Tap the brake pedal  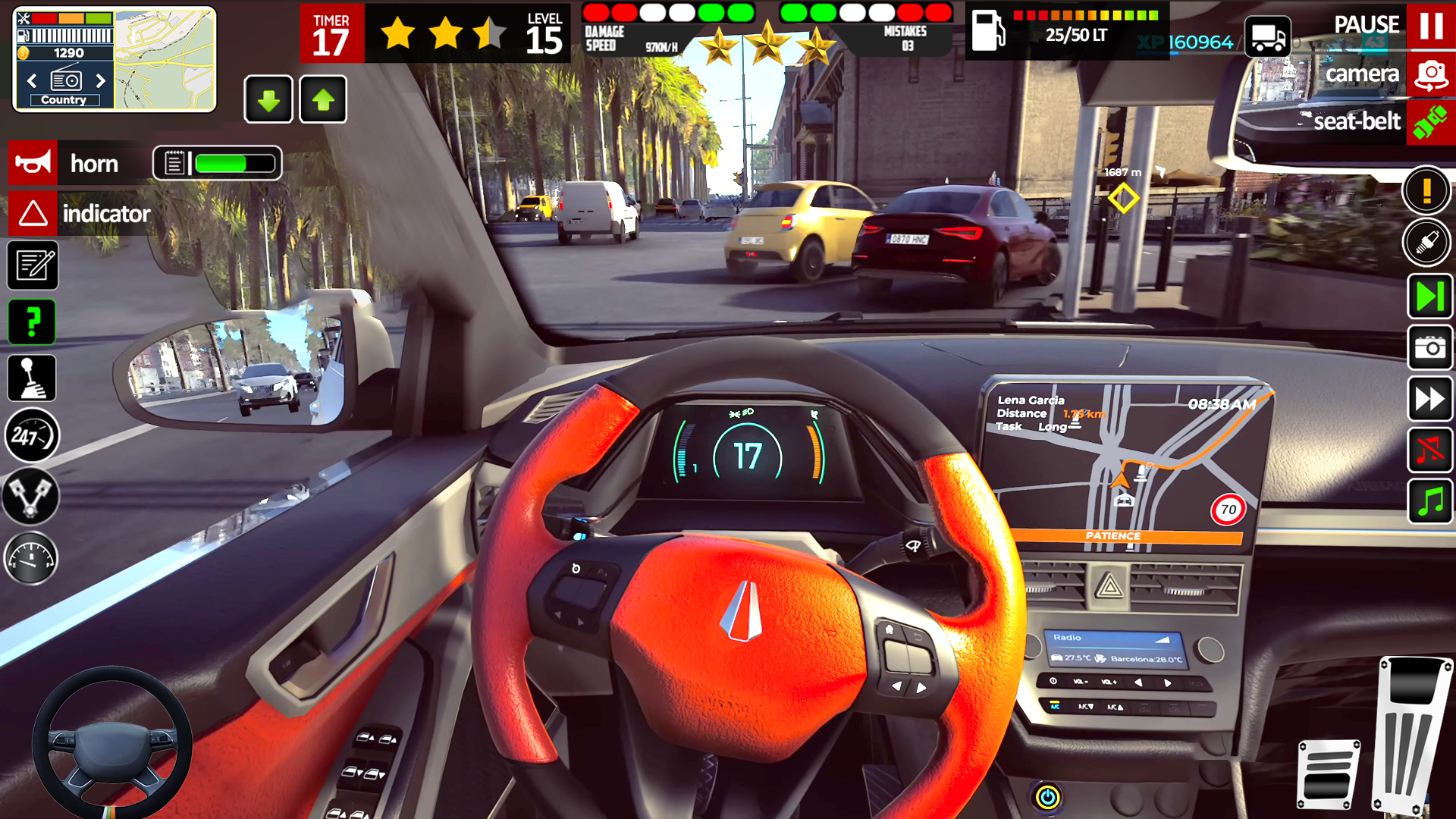[x=1328, y=775]
